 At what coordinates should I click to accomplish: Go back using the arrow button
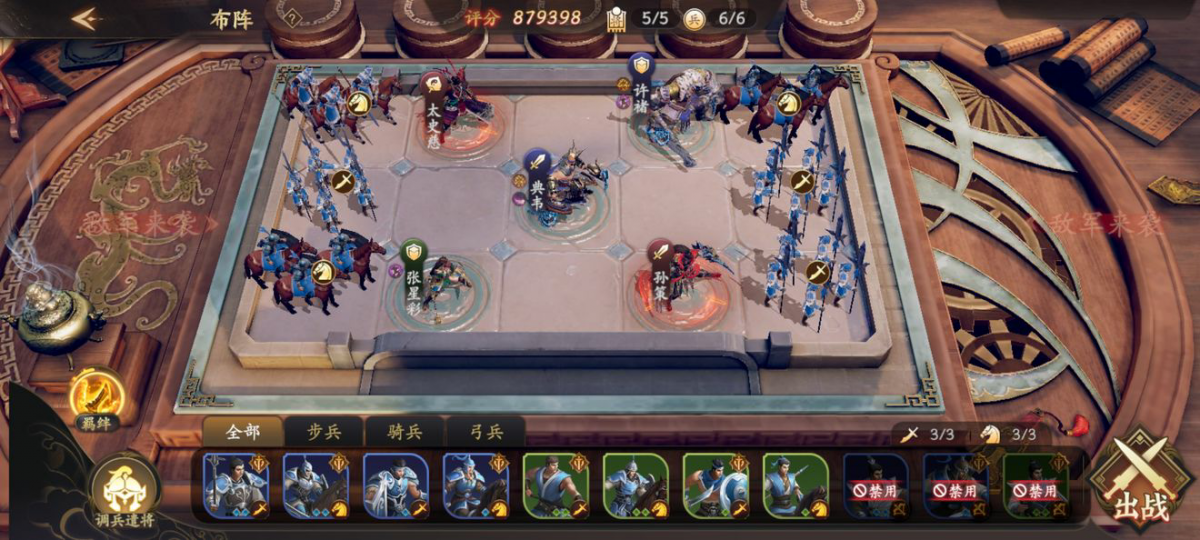pos(85,19)
